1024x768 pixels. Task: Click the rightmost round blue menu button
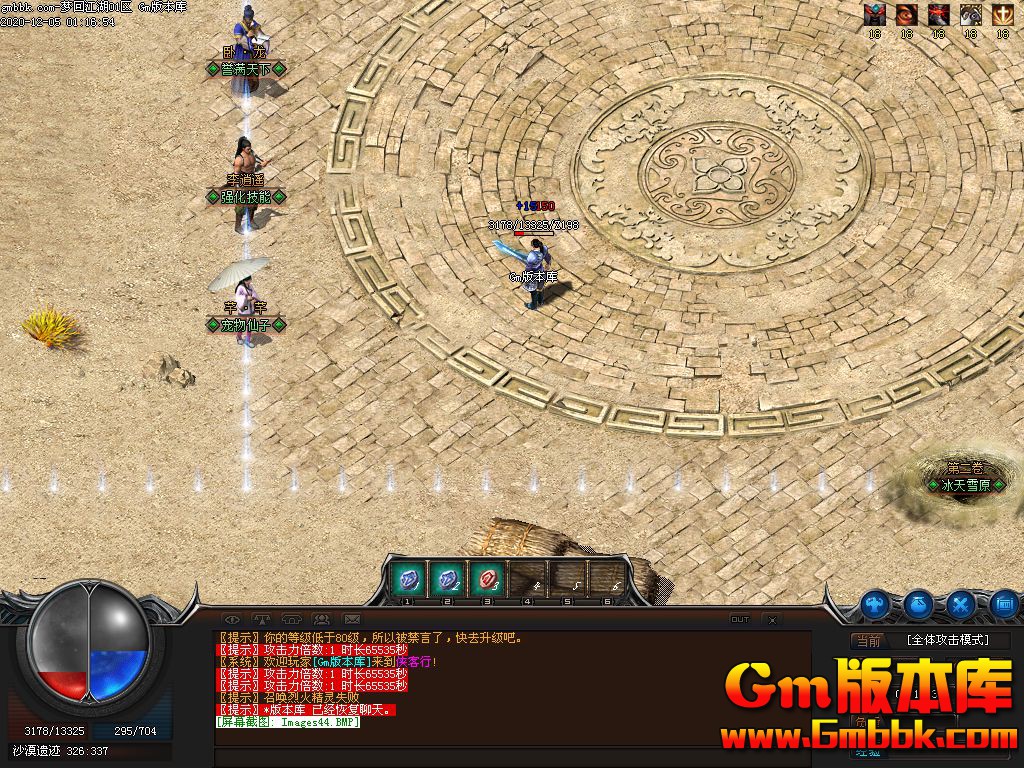click(x=1005, y=604)
